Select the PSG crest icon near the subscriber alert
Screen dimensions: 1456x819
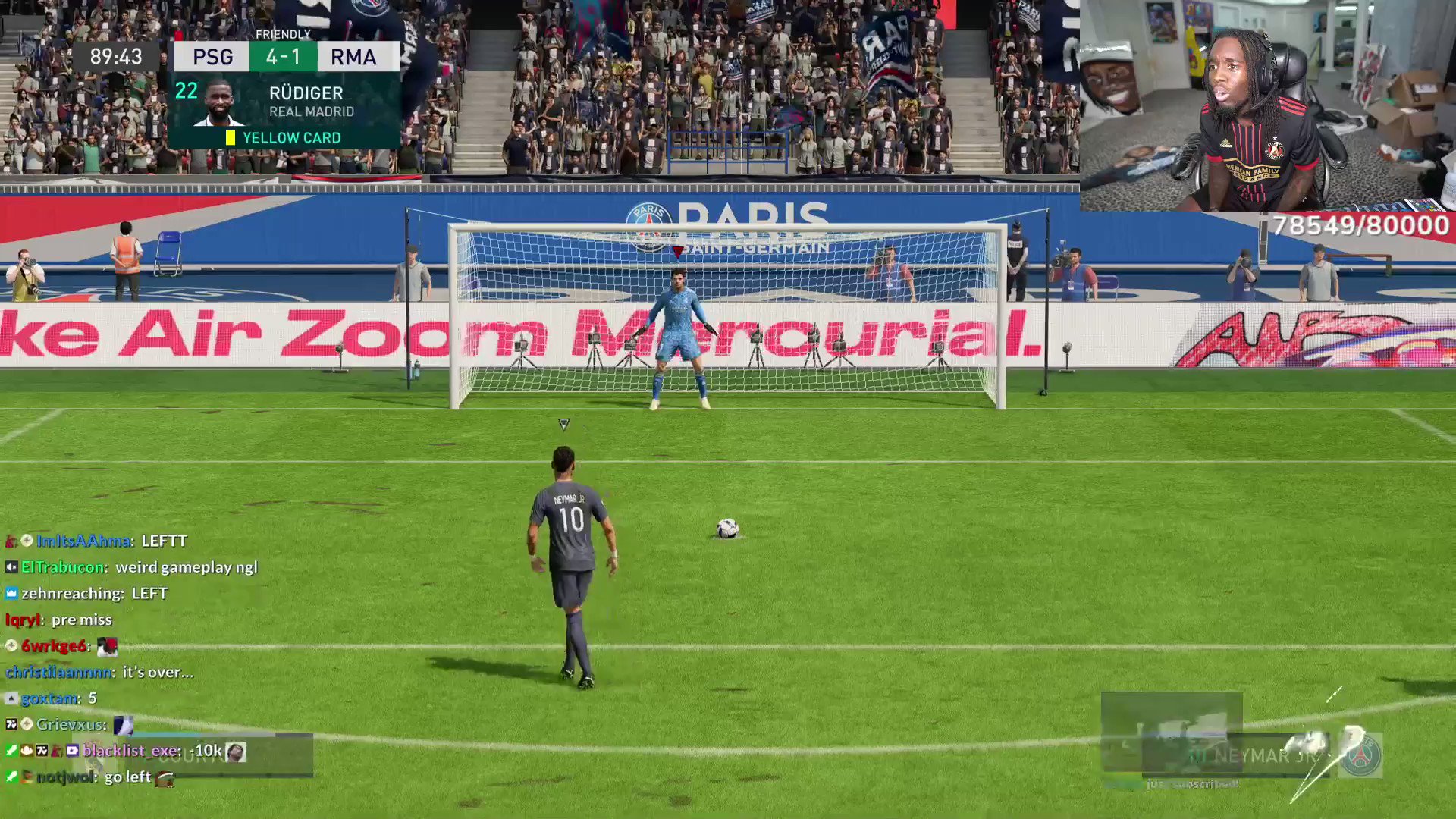tap(1361, 755)
